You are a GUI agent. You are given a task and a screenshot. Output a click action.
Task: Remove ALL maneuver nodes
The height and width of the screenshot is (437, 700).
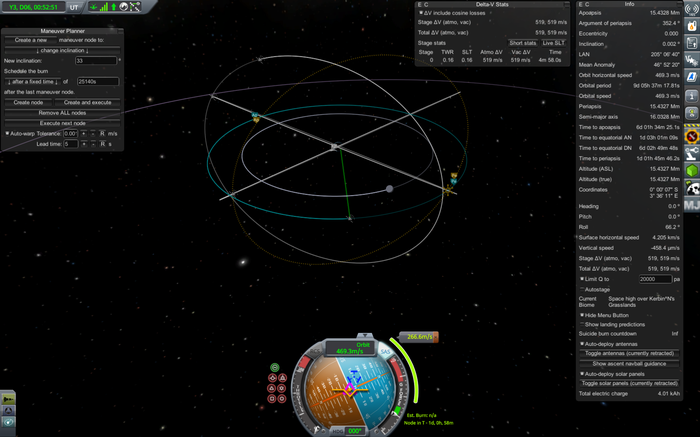point(63,112)
